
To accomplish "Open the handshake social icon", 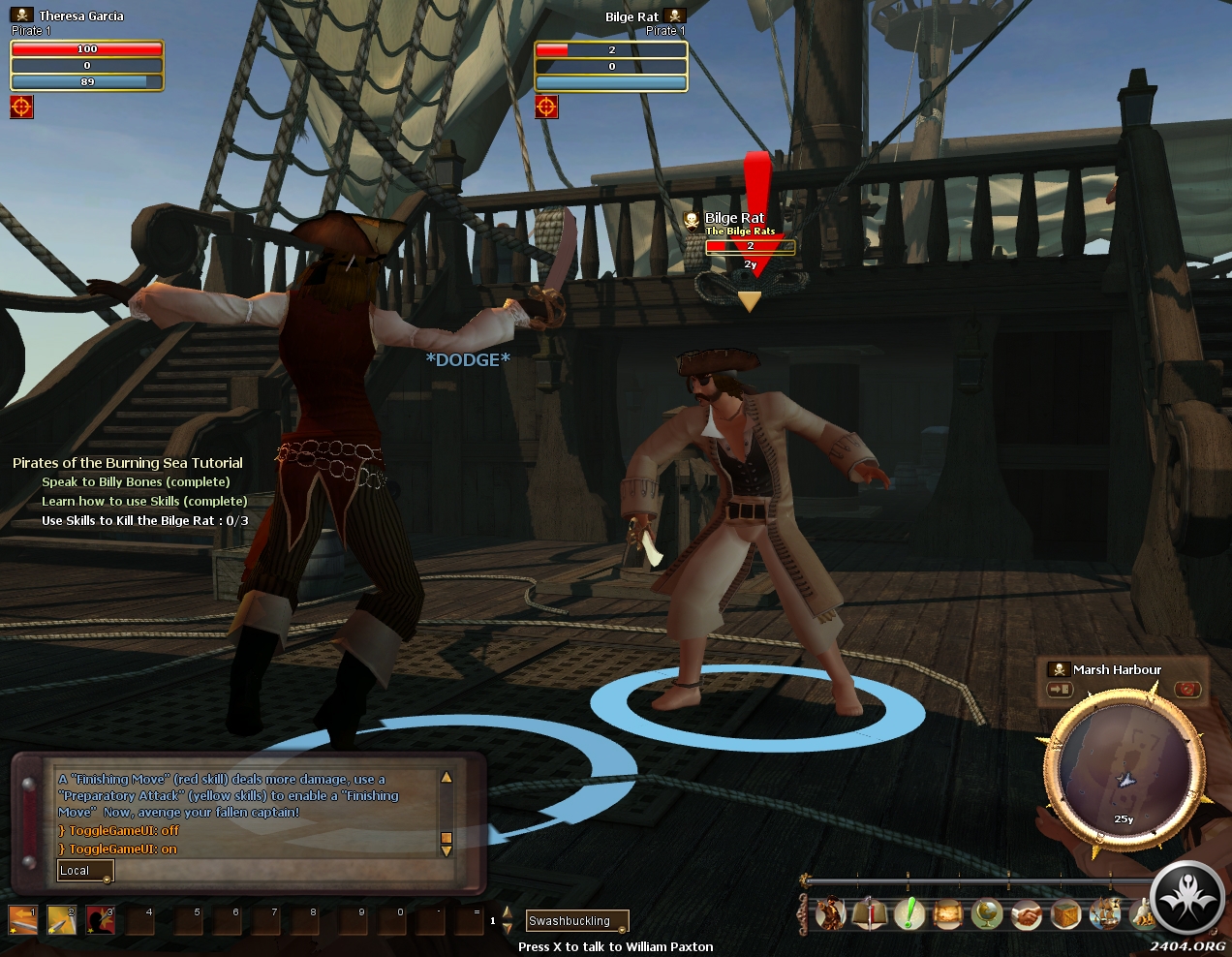I will [1027, 913].
